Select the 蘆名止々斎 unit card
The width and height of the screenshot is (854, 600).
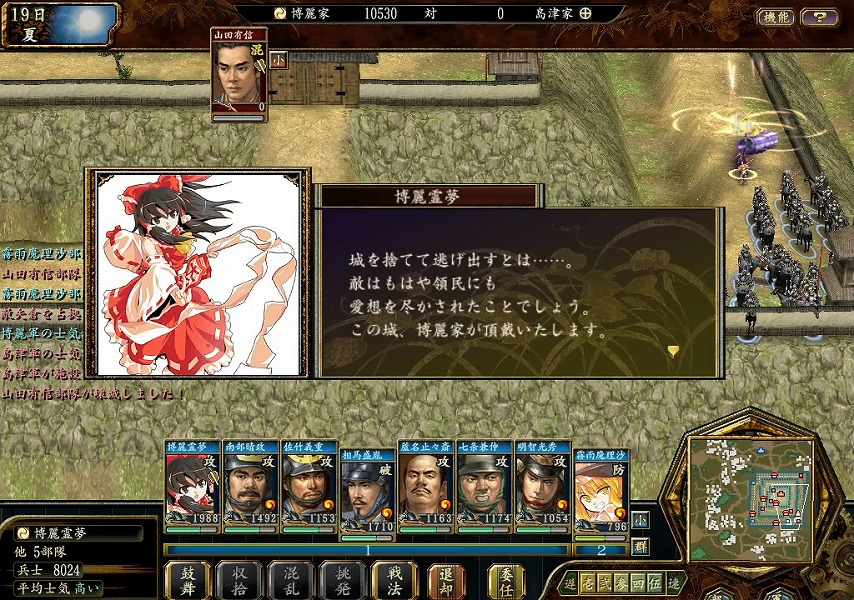point(426,484)
